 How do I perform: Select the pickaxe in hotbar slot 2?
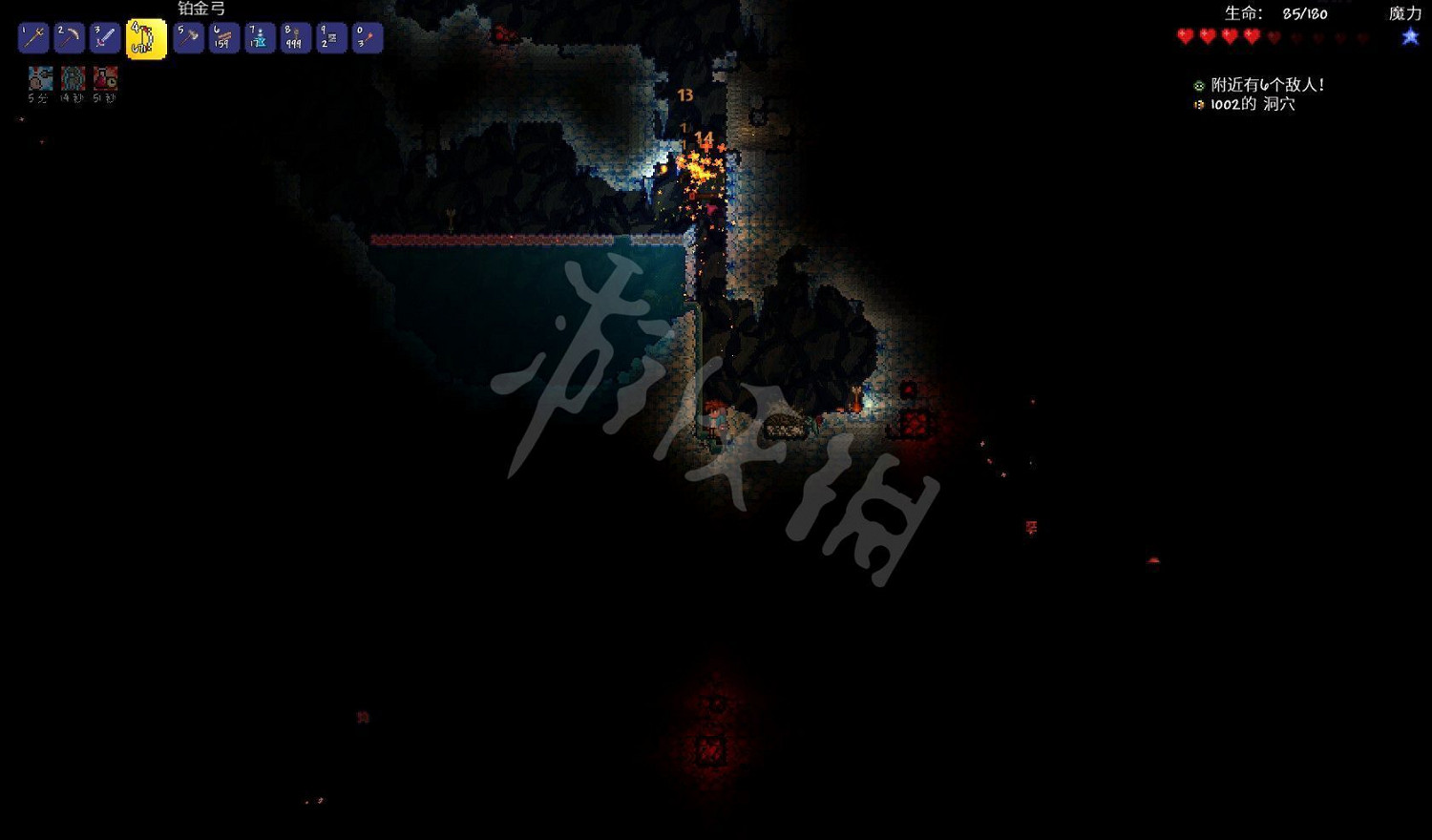click(68, 37)
